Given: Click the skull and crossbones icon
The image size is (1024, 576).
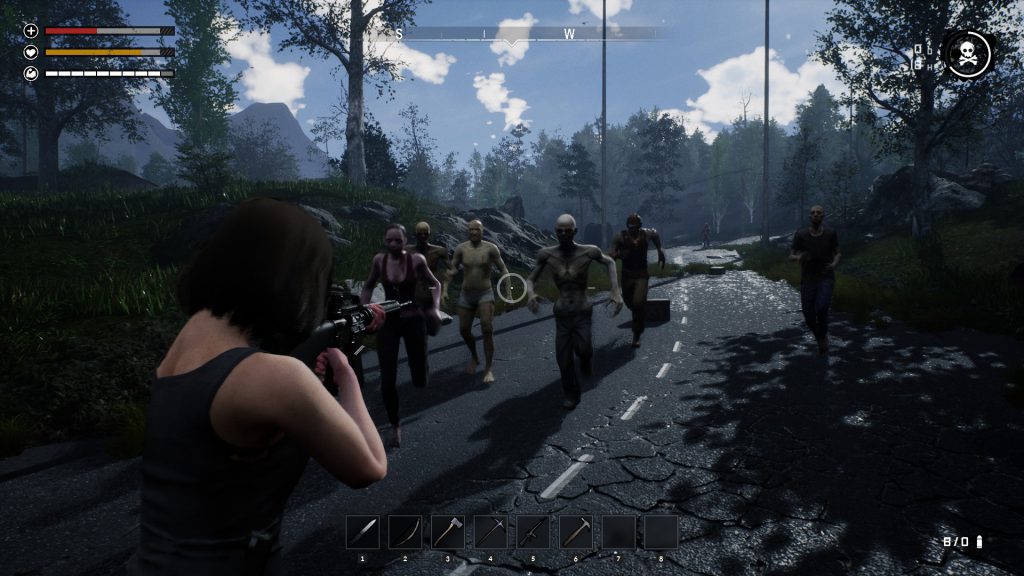Looking at the screenshot, I should (x=967, y=54).
